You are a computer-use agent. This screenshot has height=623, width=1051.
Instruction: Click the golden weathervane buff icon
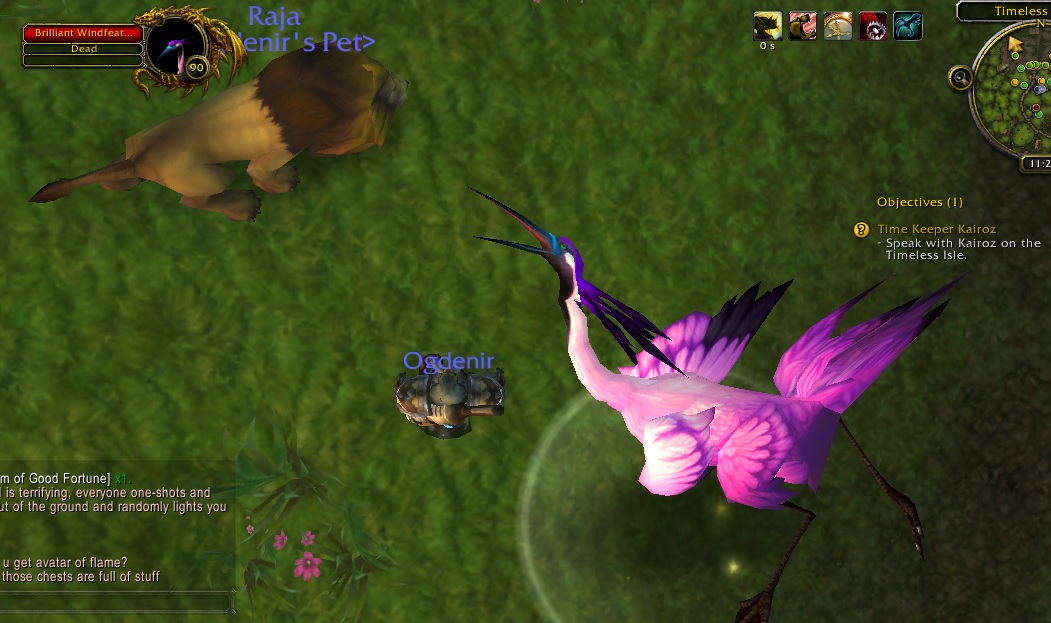838,26
